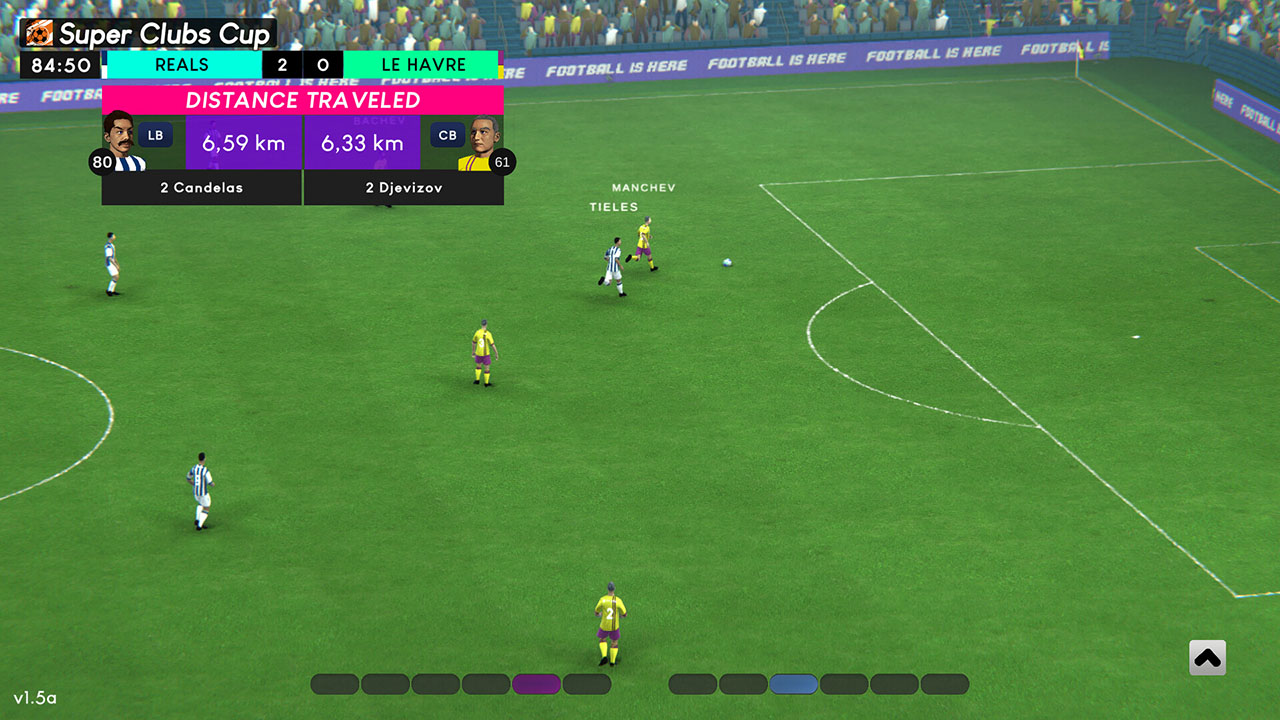Click the LB position badge next to Candelas

click(154, 134)
